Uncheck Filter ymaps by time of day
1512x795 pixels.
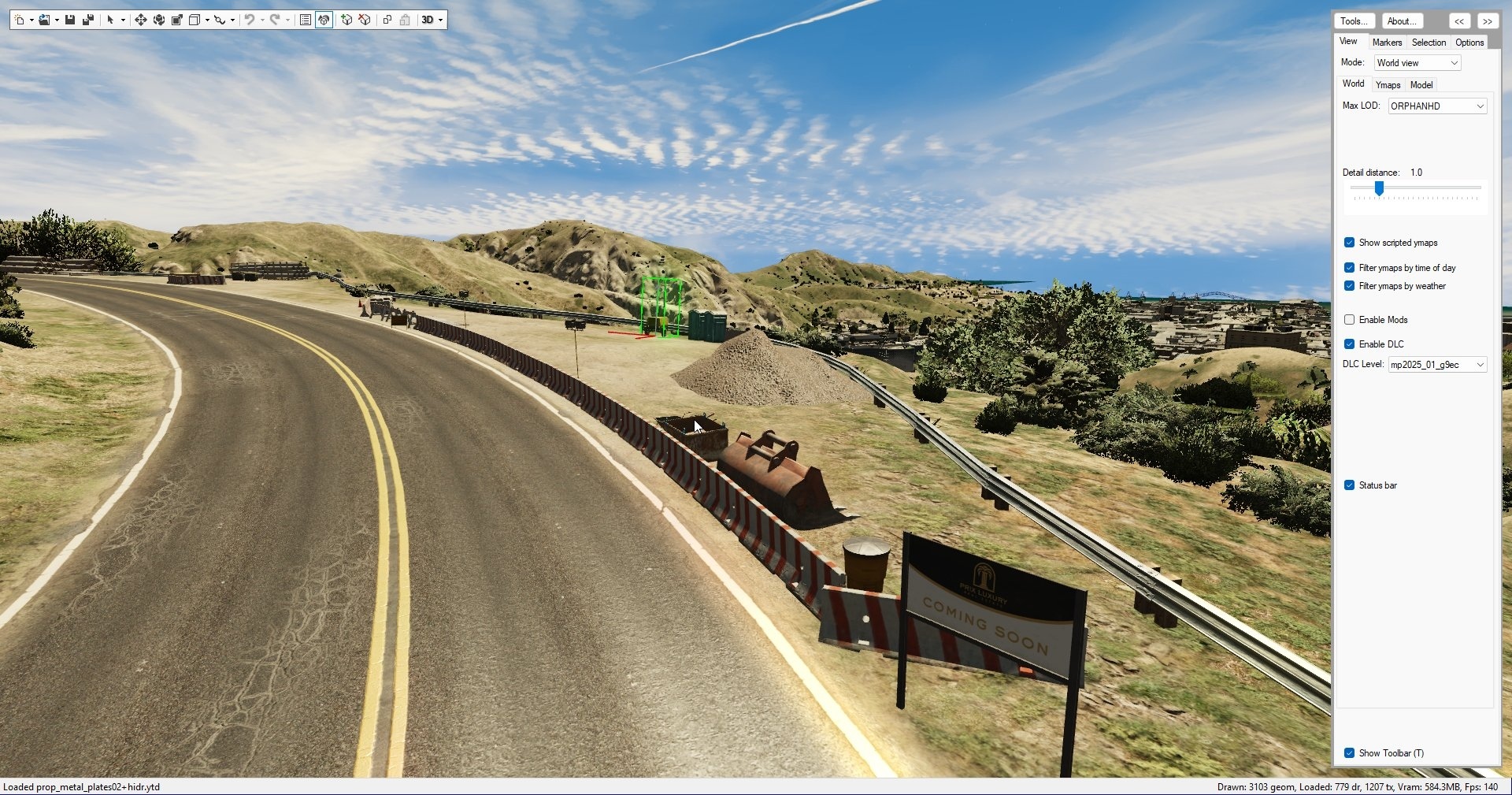point(1350,268)
